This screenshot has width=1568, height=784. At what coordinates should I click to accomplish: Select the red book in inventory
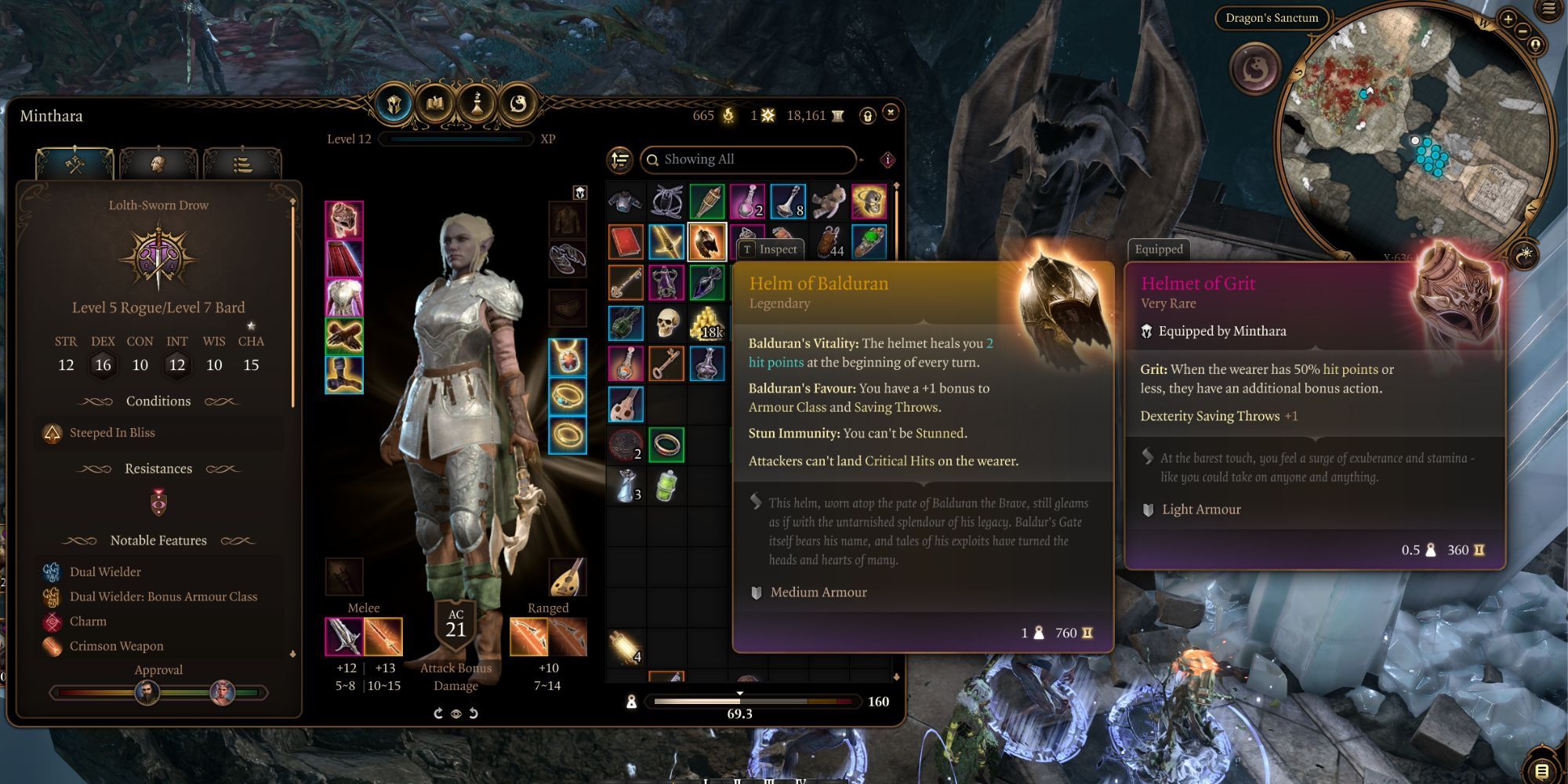click(626, 241)
